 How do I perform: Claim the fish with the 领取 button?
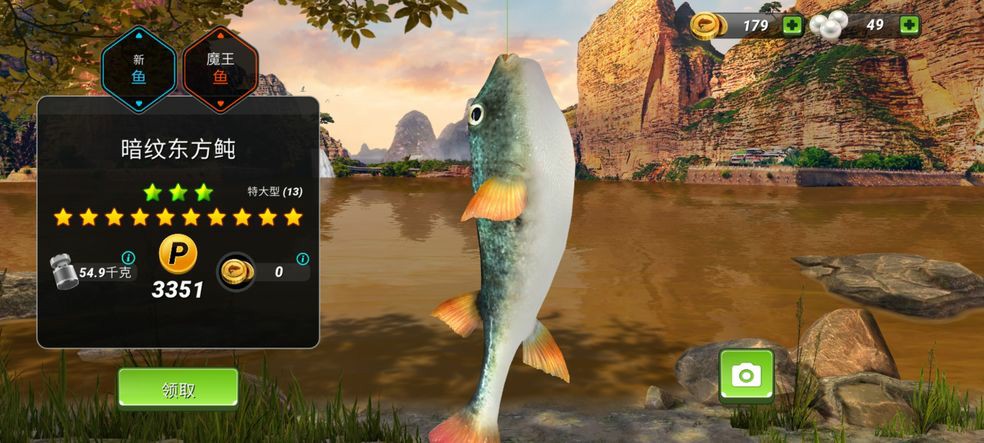pyautogui.click(x=178, y=388)
